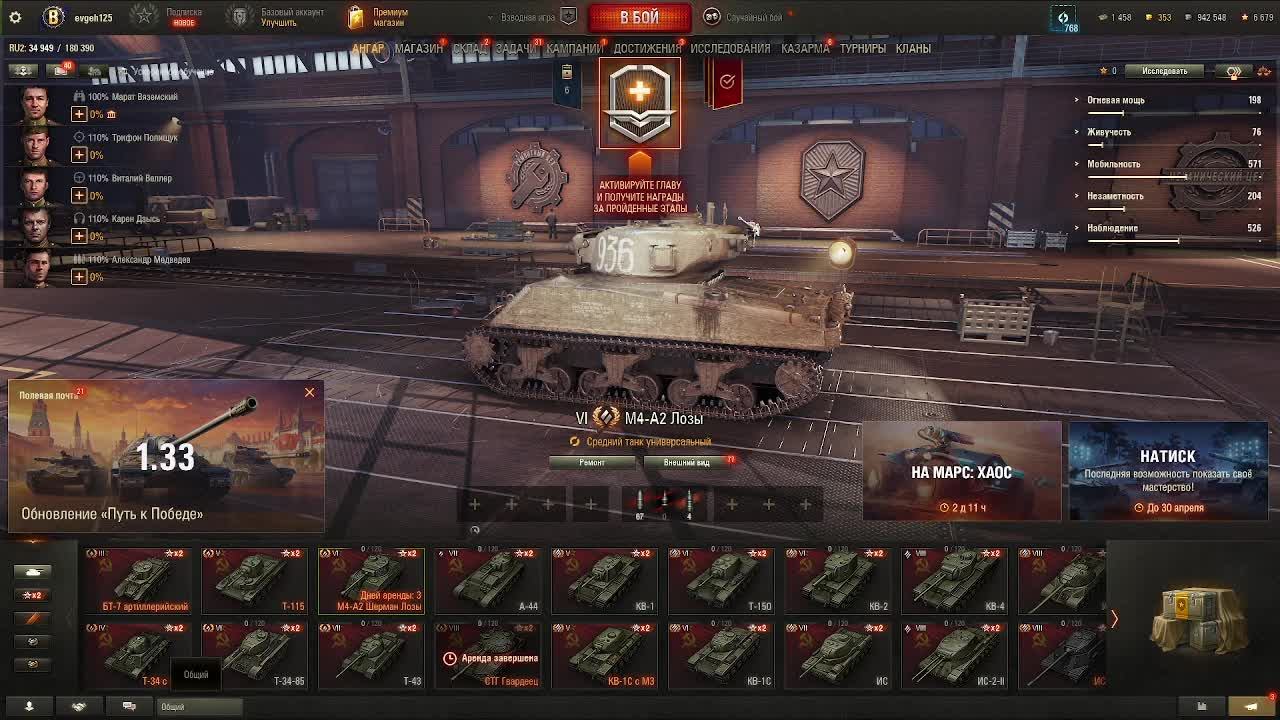1280x720 pixels.
Task: Open the Премиум магазин shopping icon
Action: 357,16
